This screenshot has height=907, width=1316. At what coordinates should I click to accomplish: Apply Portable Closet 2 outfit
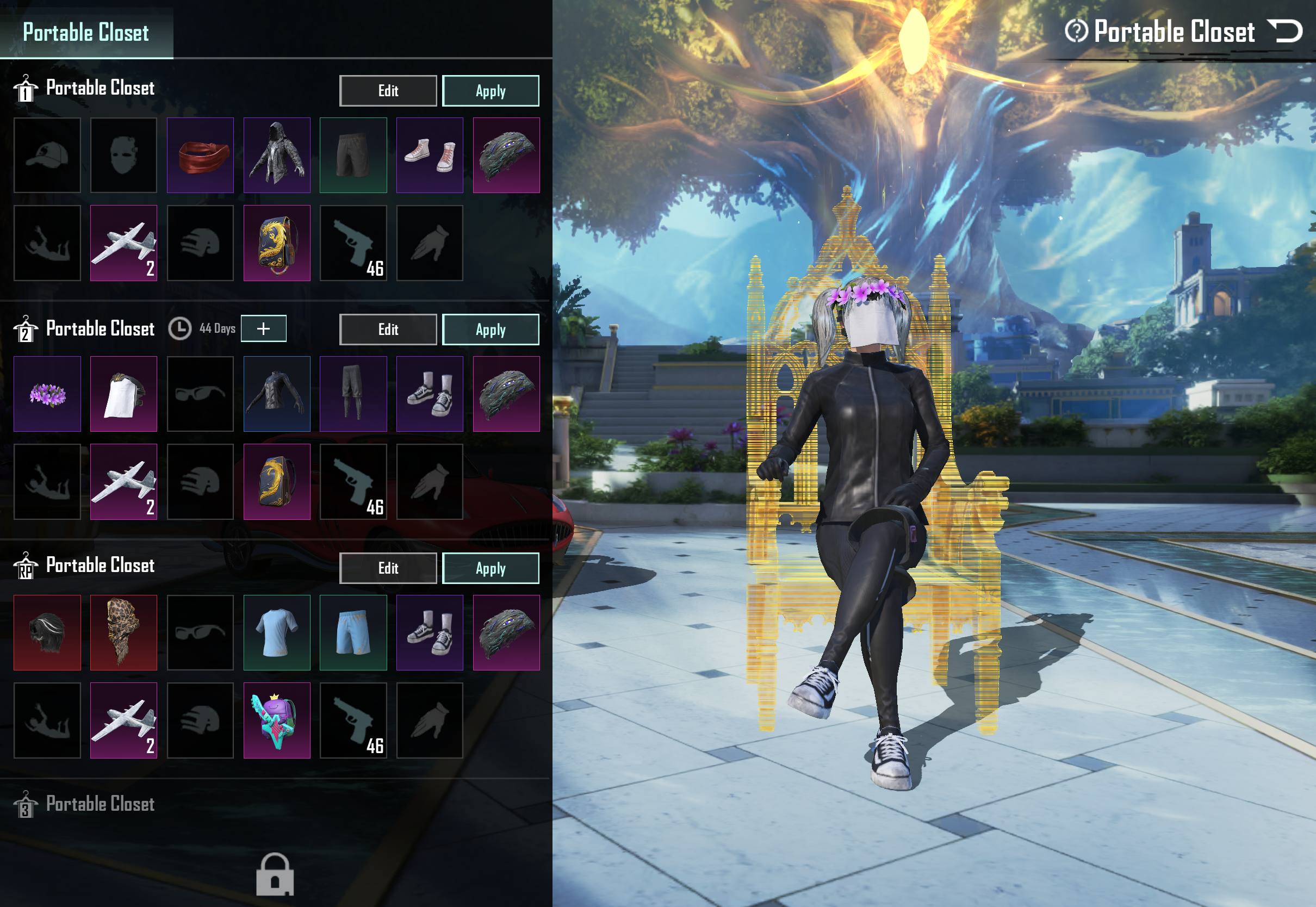click(491, 330)
